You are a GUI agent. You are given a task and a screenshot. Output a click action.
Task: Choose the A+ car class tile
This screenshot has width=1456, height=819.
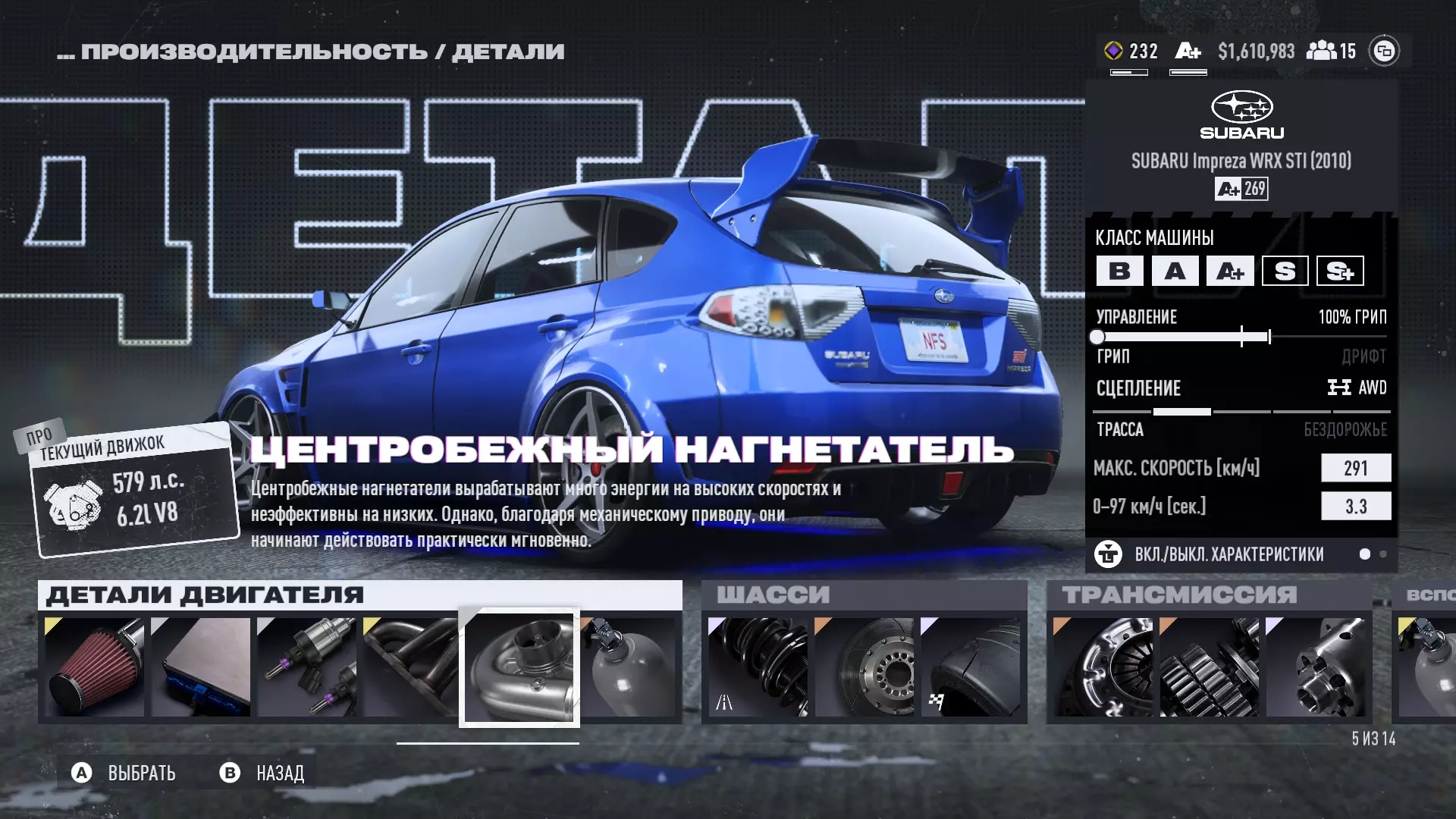(1230, 271)
